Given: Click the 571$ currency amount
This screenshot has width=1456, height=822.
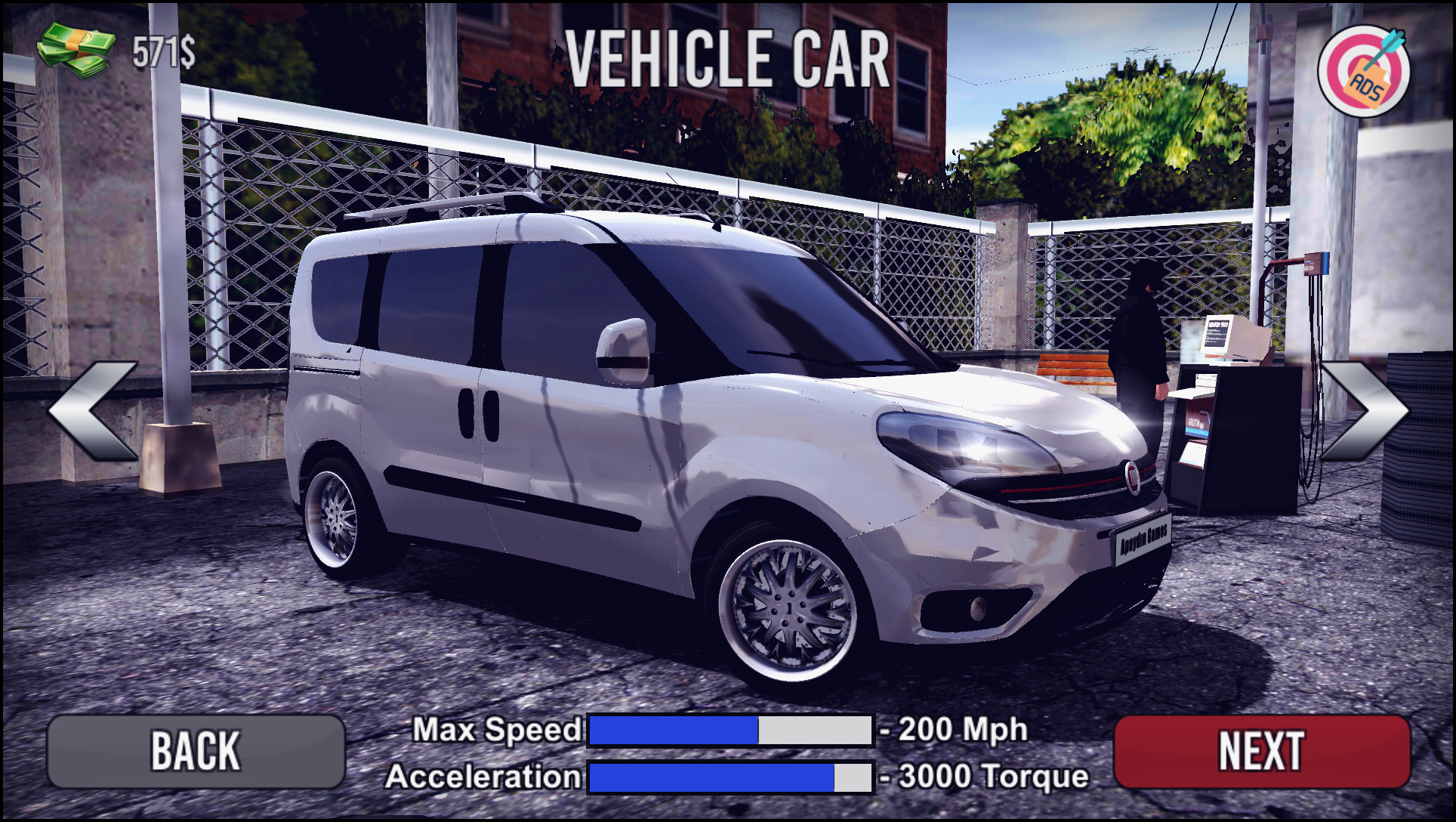Looking at the screenshot, I should [x=162, y=50].
